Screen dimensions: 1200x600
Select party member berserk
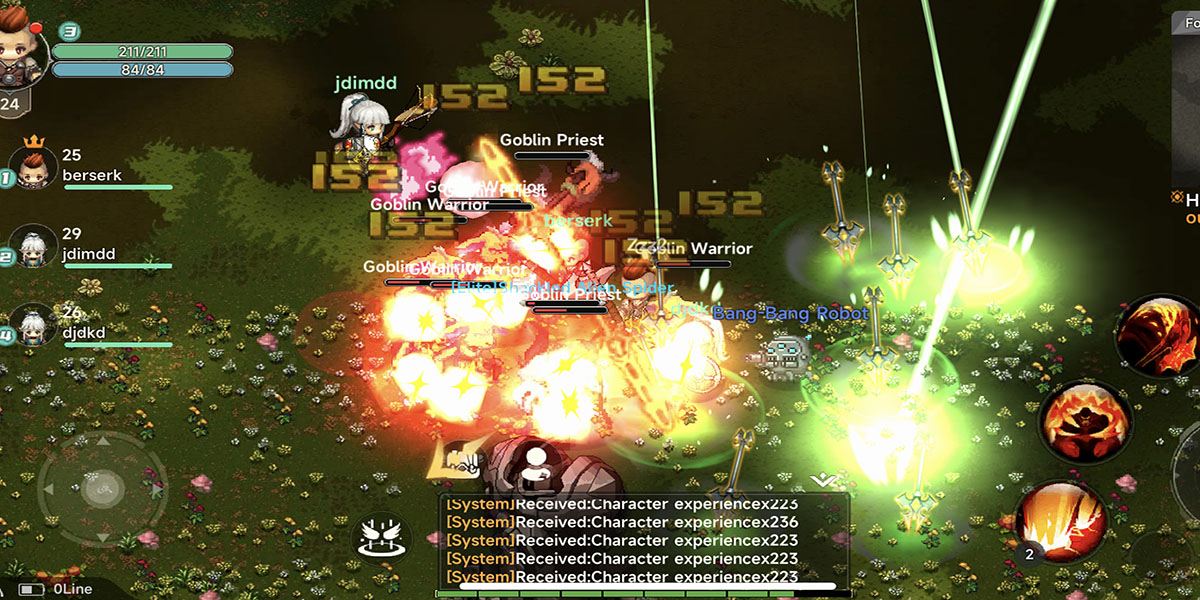(x=34, y=168)
